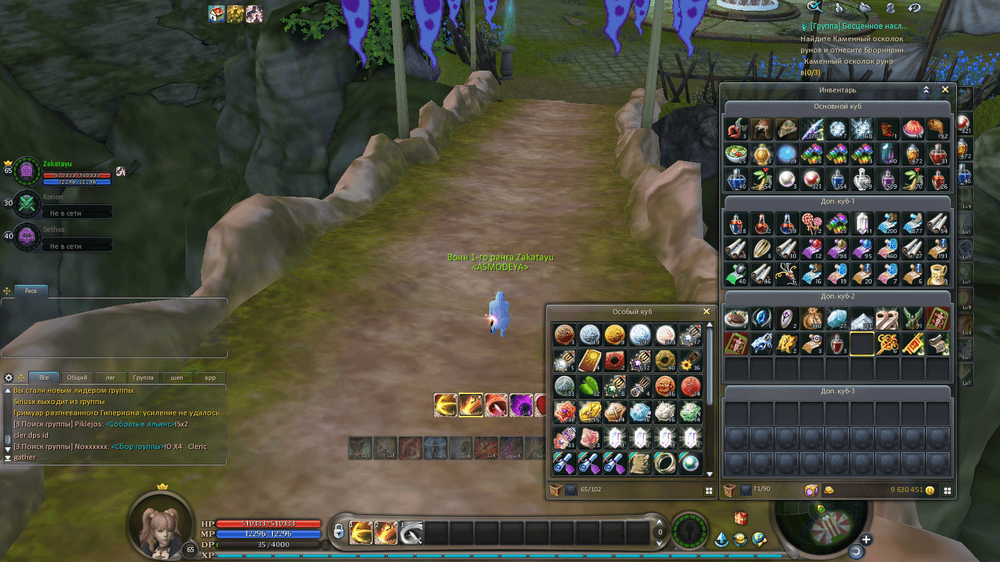Open the Раса chat tab

pyautogui.click(x=33, y=291)
